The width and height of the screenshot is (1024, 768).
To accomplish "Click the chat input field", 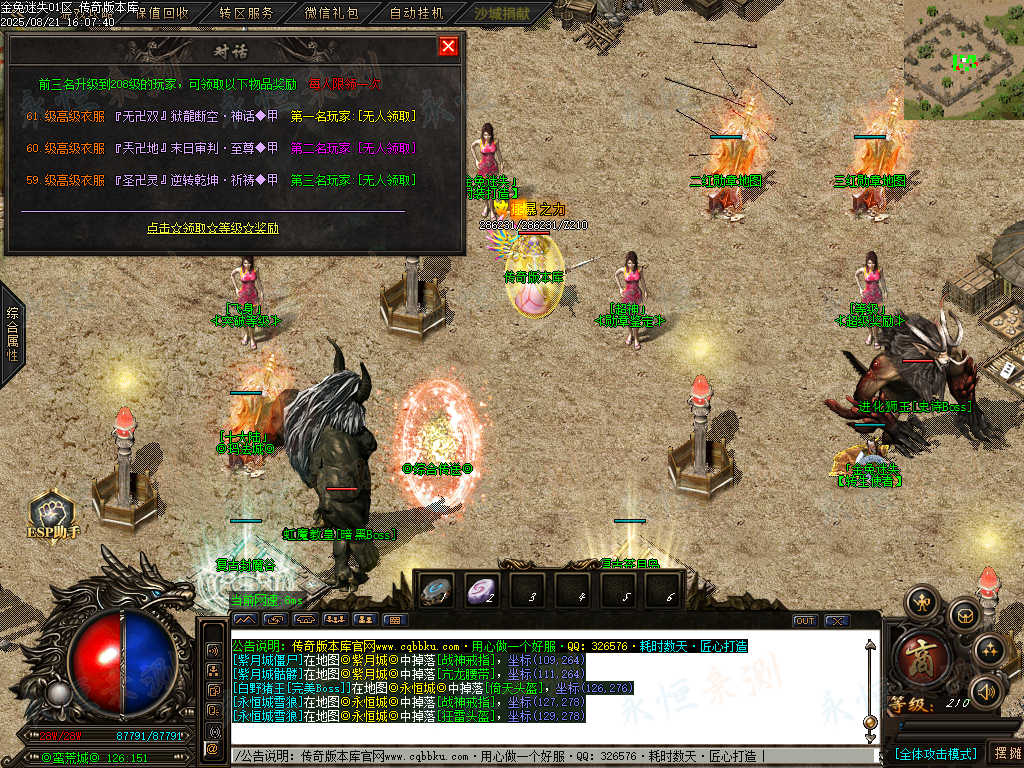I will point(550,756).
